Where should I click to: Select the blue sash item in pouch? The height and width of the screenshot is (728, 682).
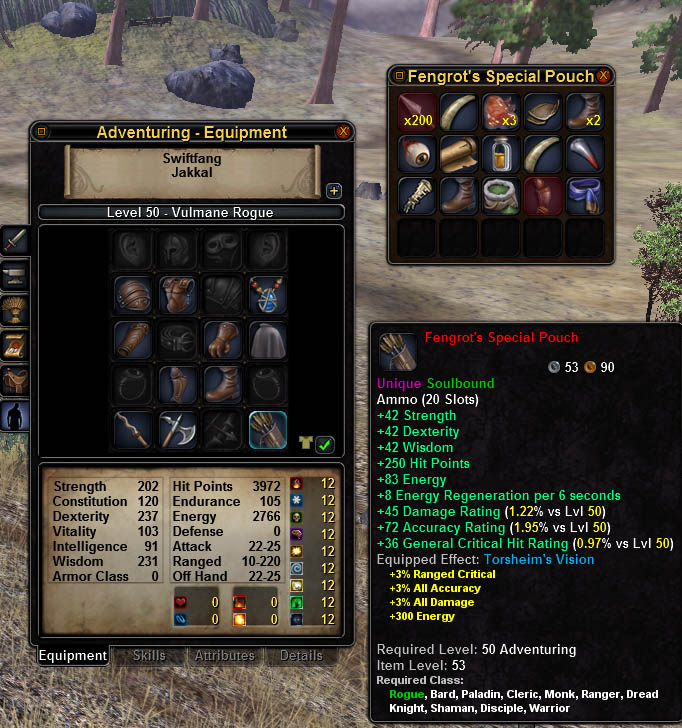(584, 196)
